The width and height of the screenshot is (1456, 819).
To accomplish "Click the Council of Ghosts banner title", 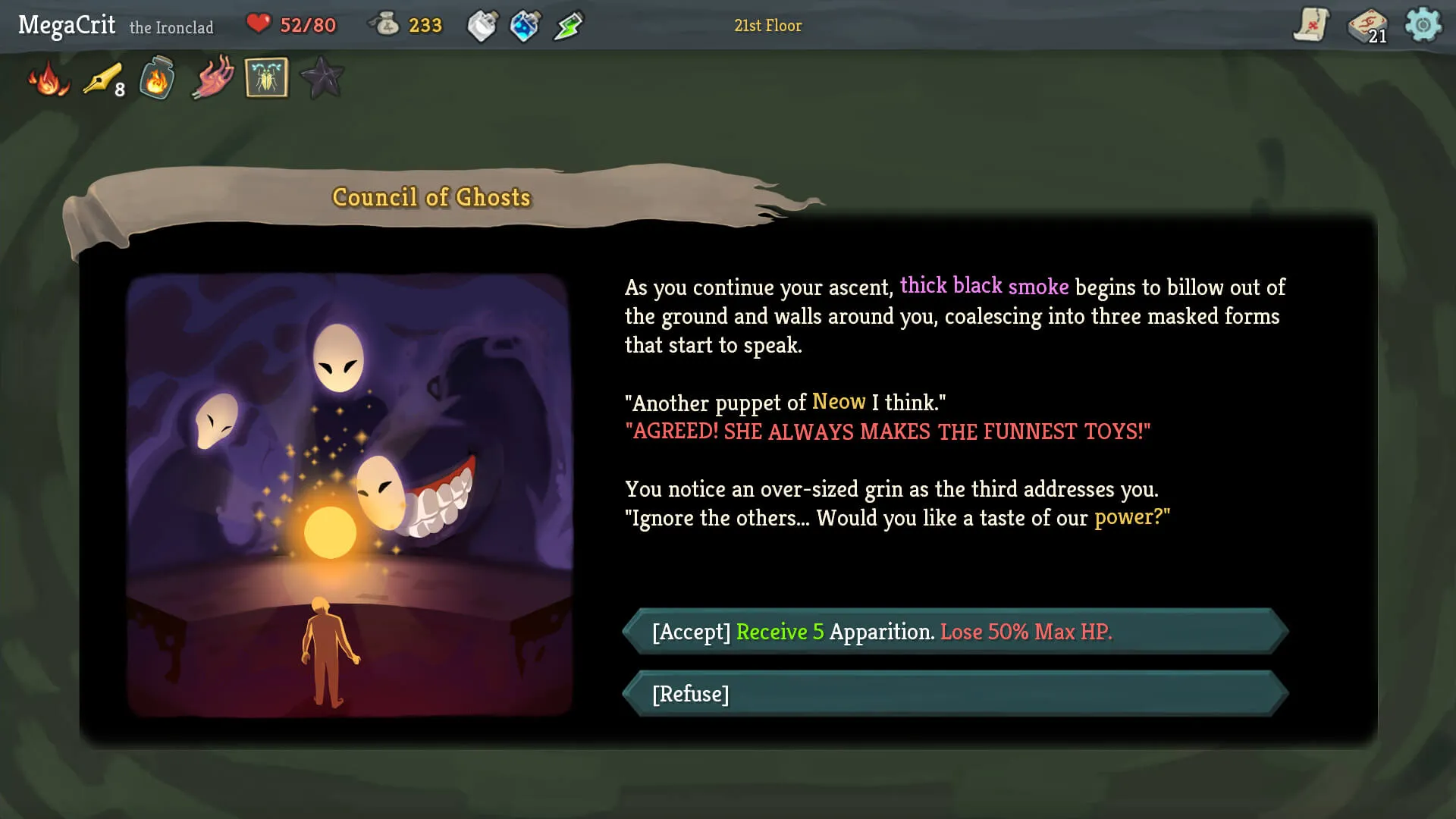I will click(430, 197).
